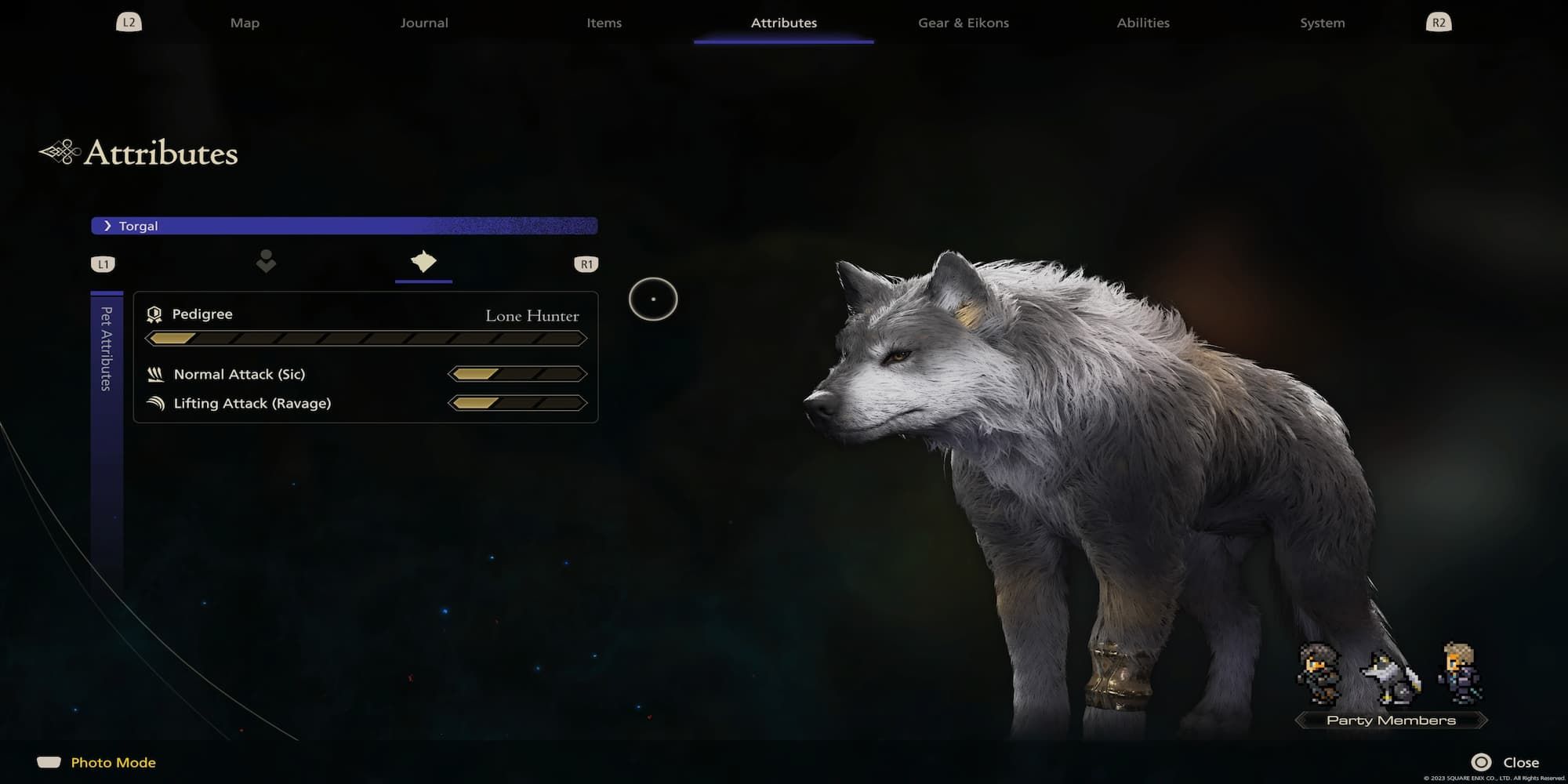Select the humanoid attributes icon beside the wolf icon

(266, 261)
